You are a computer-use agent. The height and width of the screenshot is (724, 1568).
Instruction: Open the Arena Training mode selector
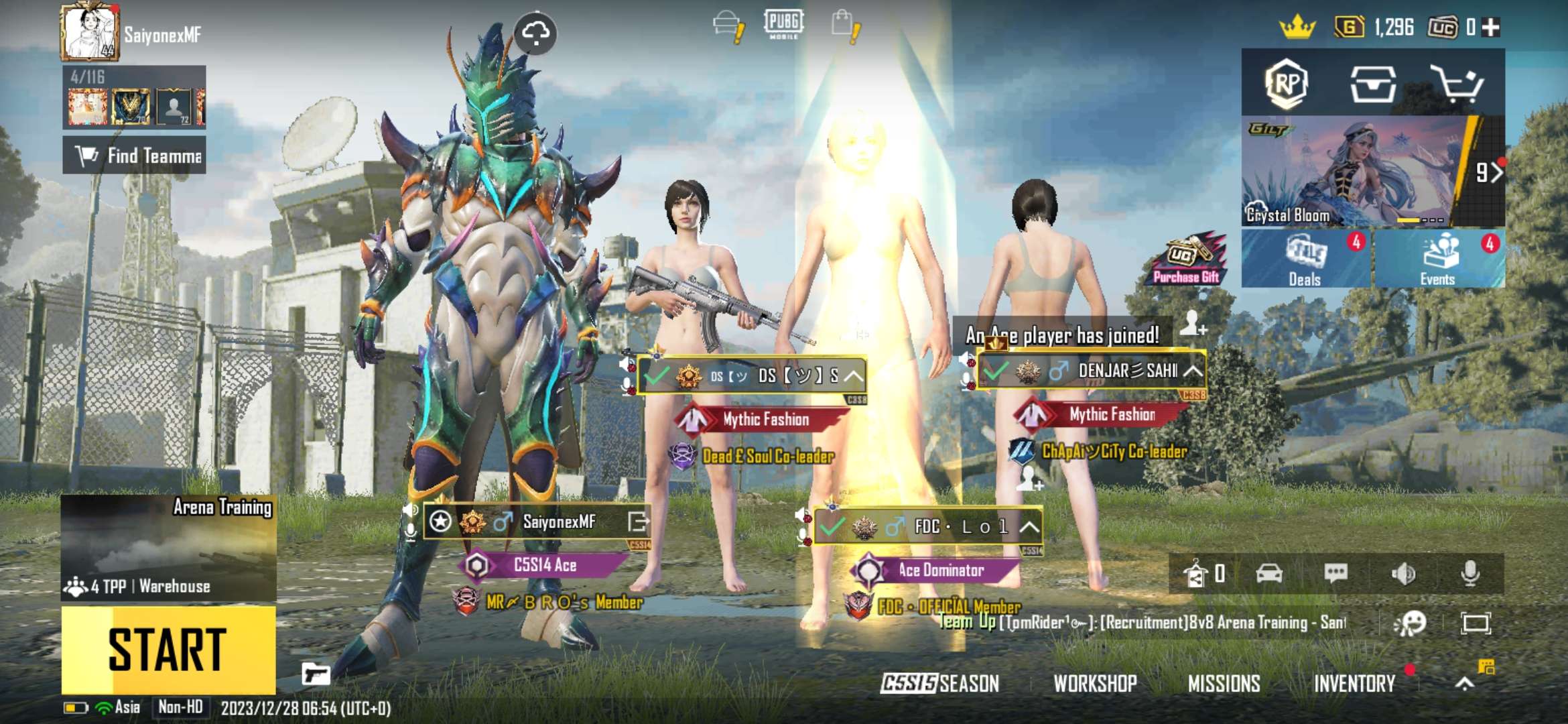(168, 547)
